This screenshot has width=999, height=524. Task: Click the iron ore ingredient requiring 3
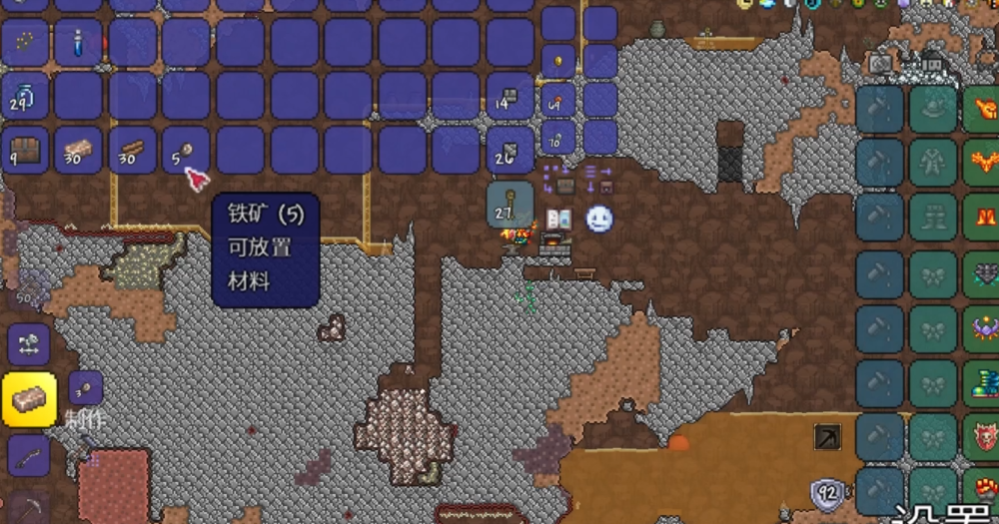[x=86, y=389]
